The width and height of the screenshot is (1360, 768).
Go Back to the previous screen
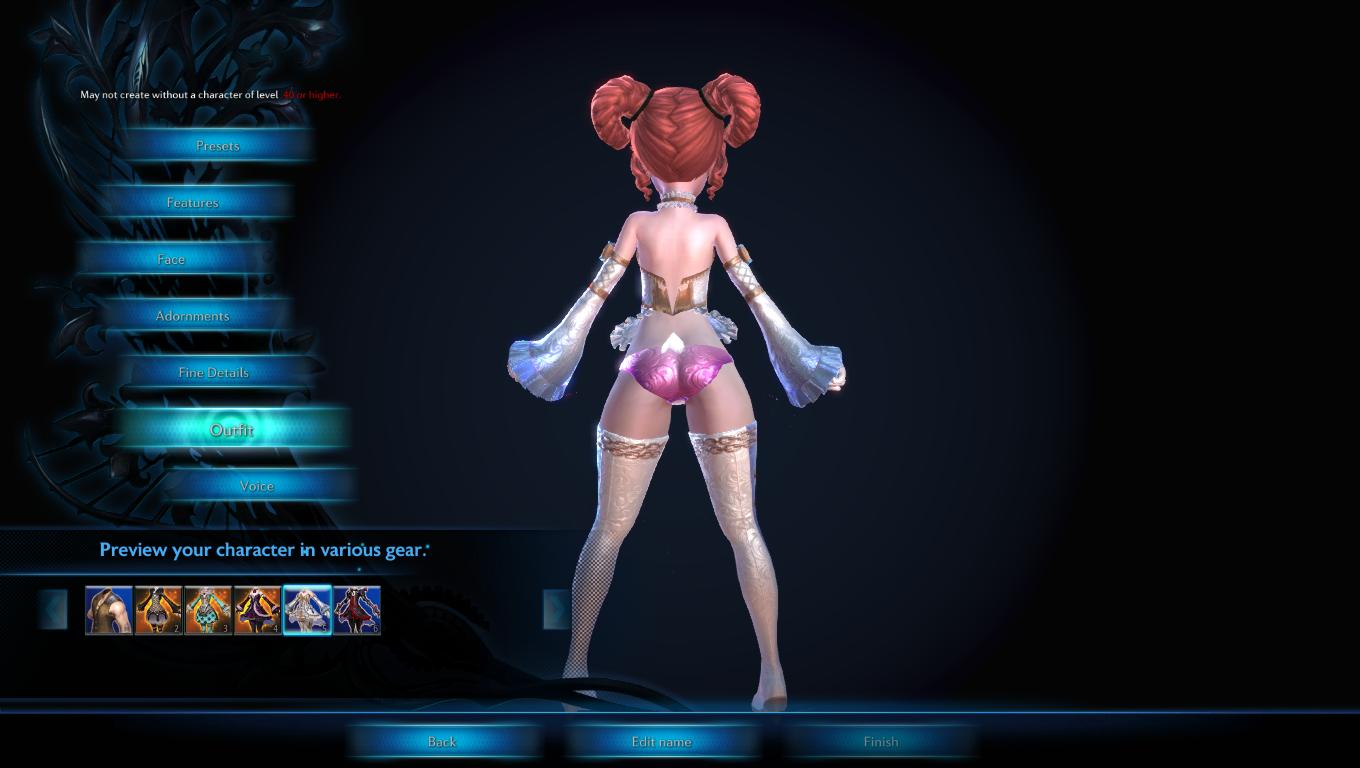(442, 742)
